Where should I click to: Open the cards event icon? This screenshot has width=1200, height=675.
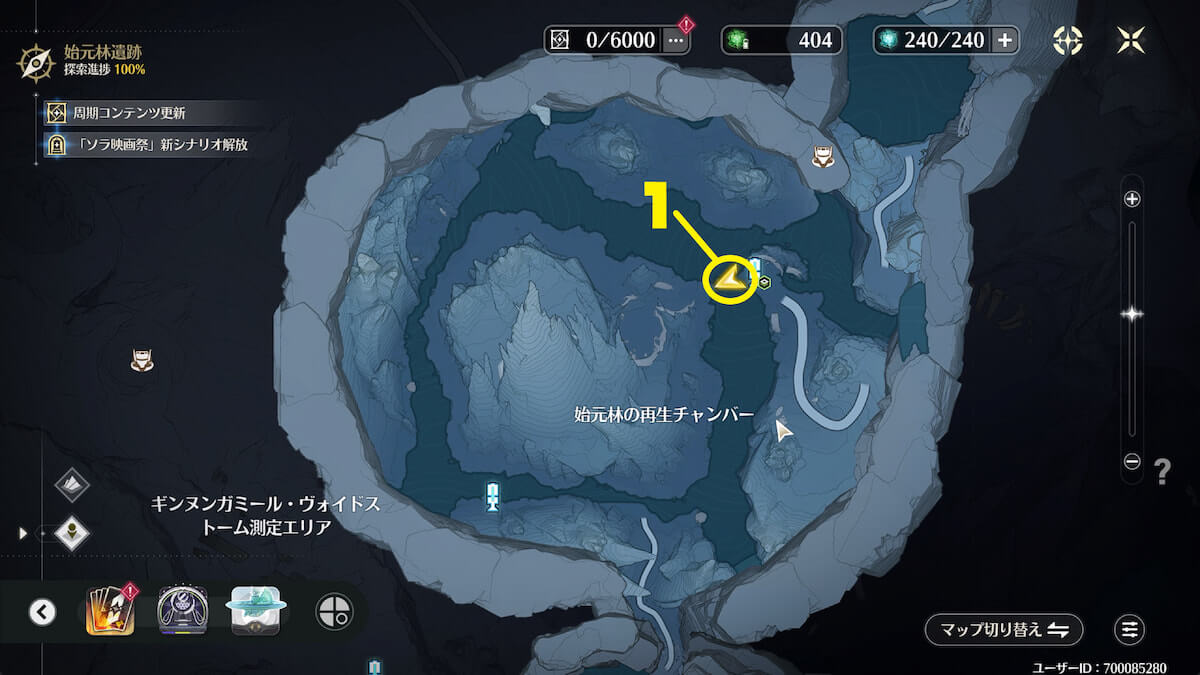110,611
